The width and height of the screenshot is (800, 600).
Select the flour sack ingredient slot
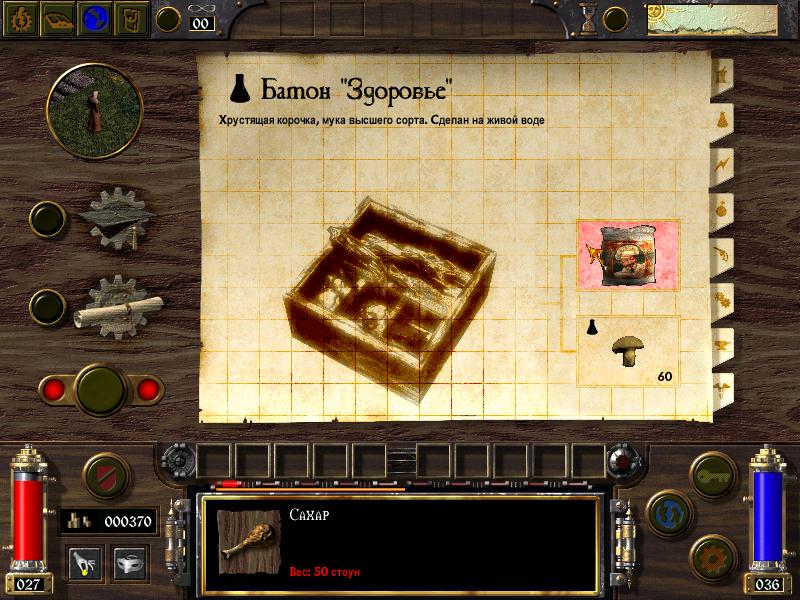(628, 257)
